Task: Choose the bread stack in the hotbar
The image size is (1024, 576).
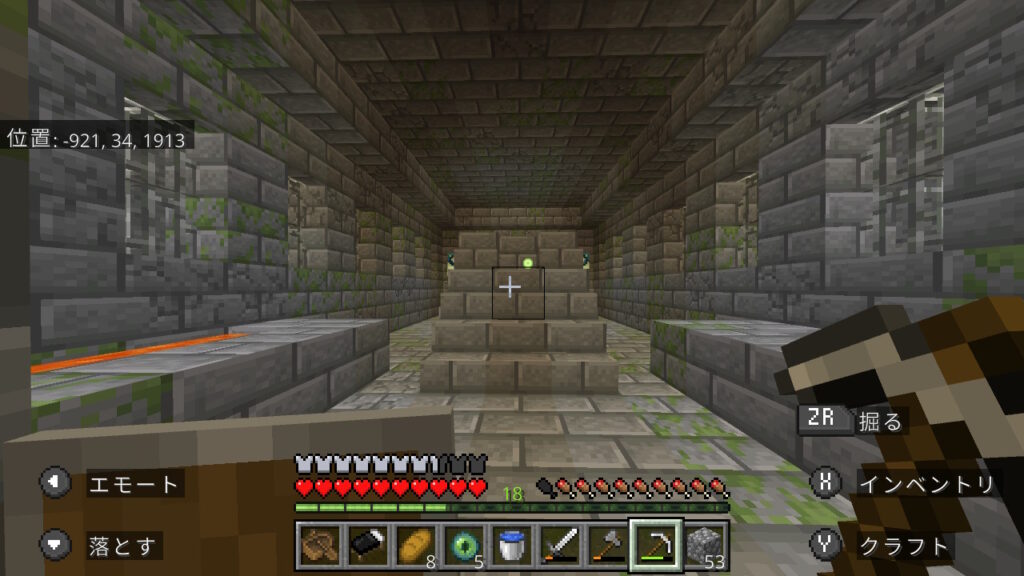Action: click(415, 545)
